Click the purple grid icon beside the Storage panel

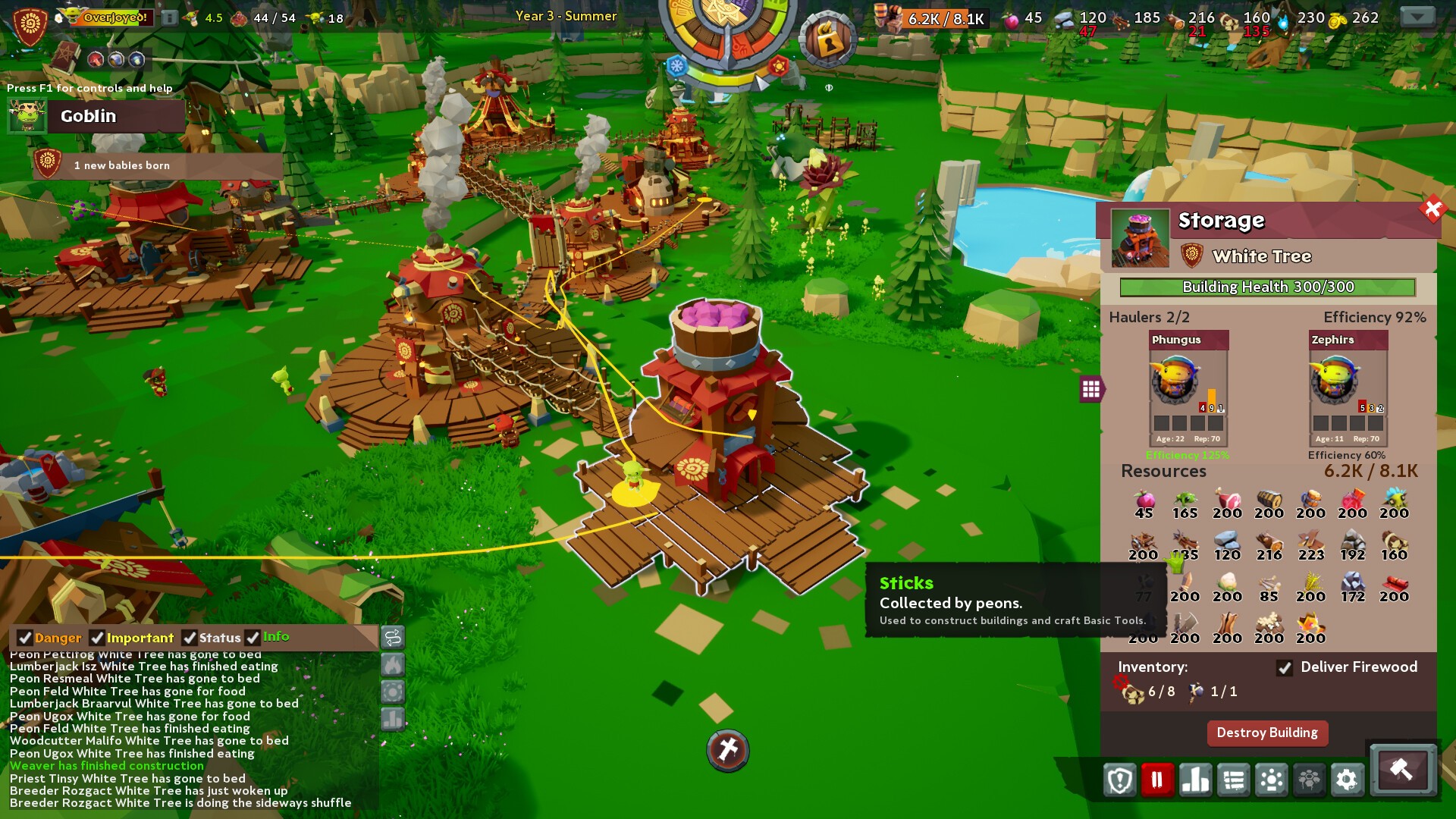[1090, 388]
